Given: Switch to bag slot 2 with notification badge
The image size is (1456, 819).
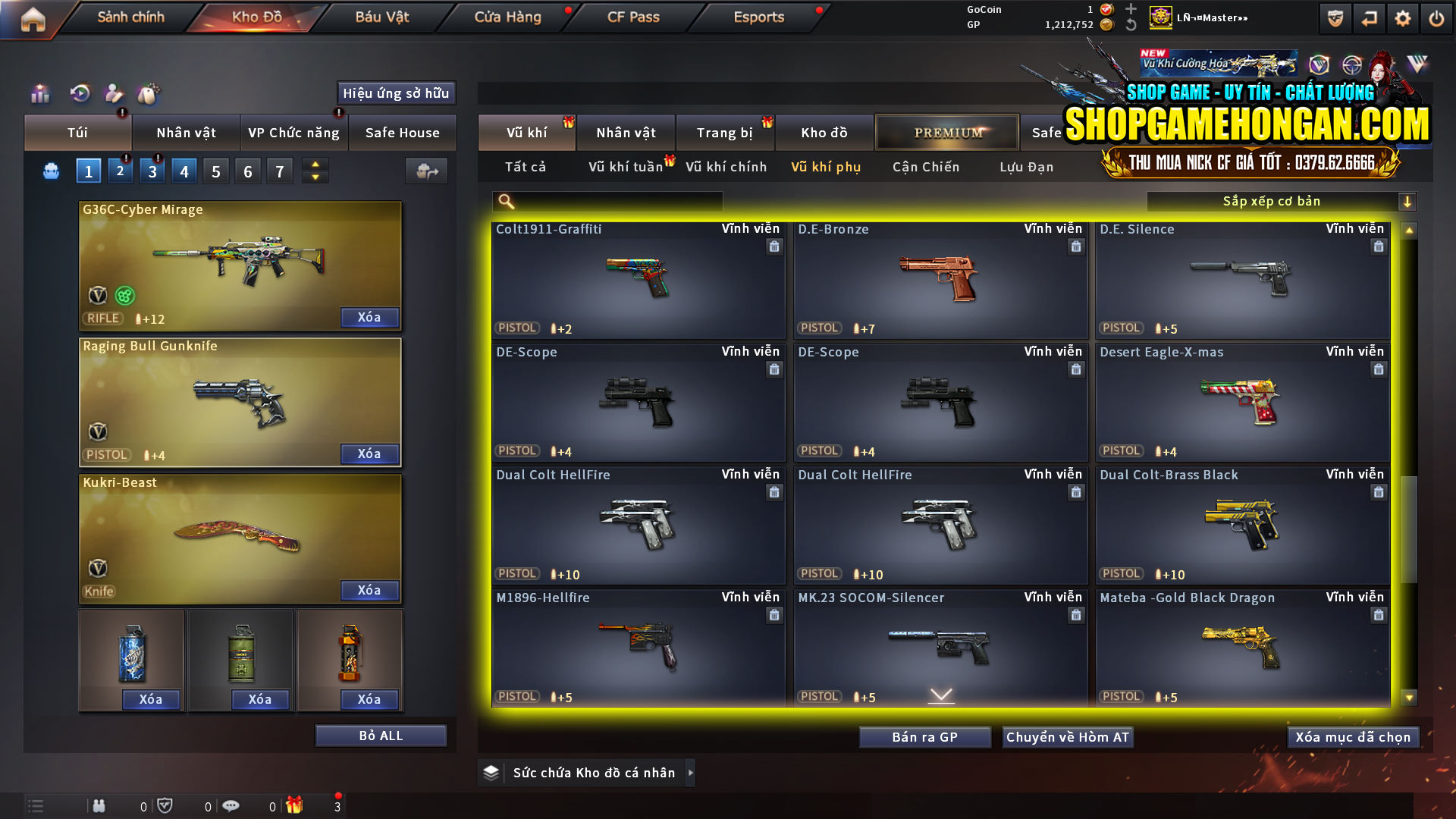Looking at the screenshot, I should [120, 171].
